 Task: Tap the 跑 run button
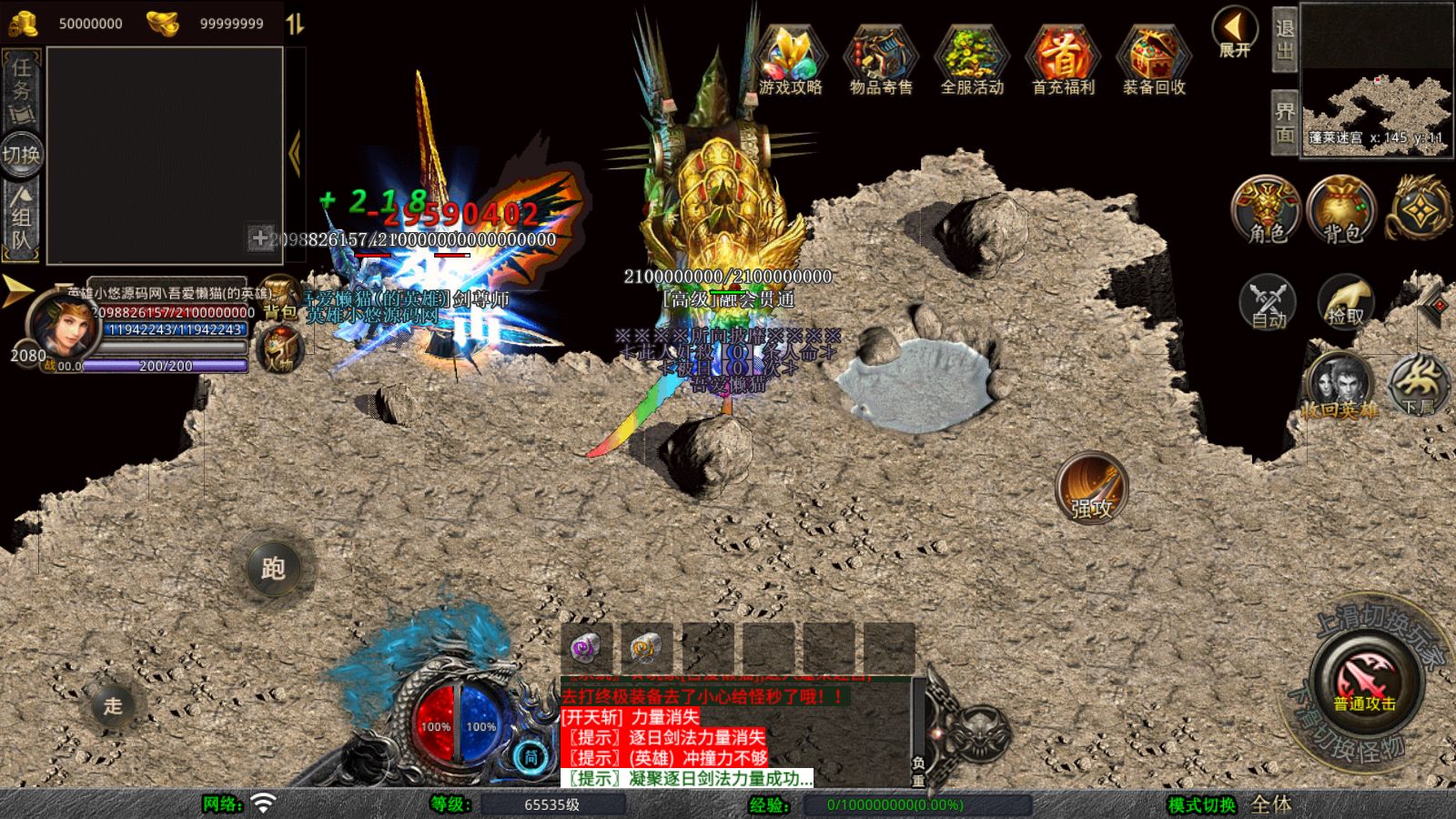273,569
